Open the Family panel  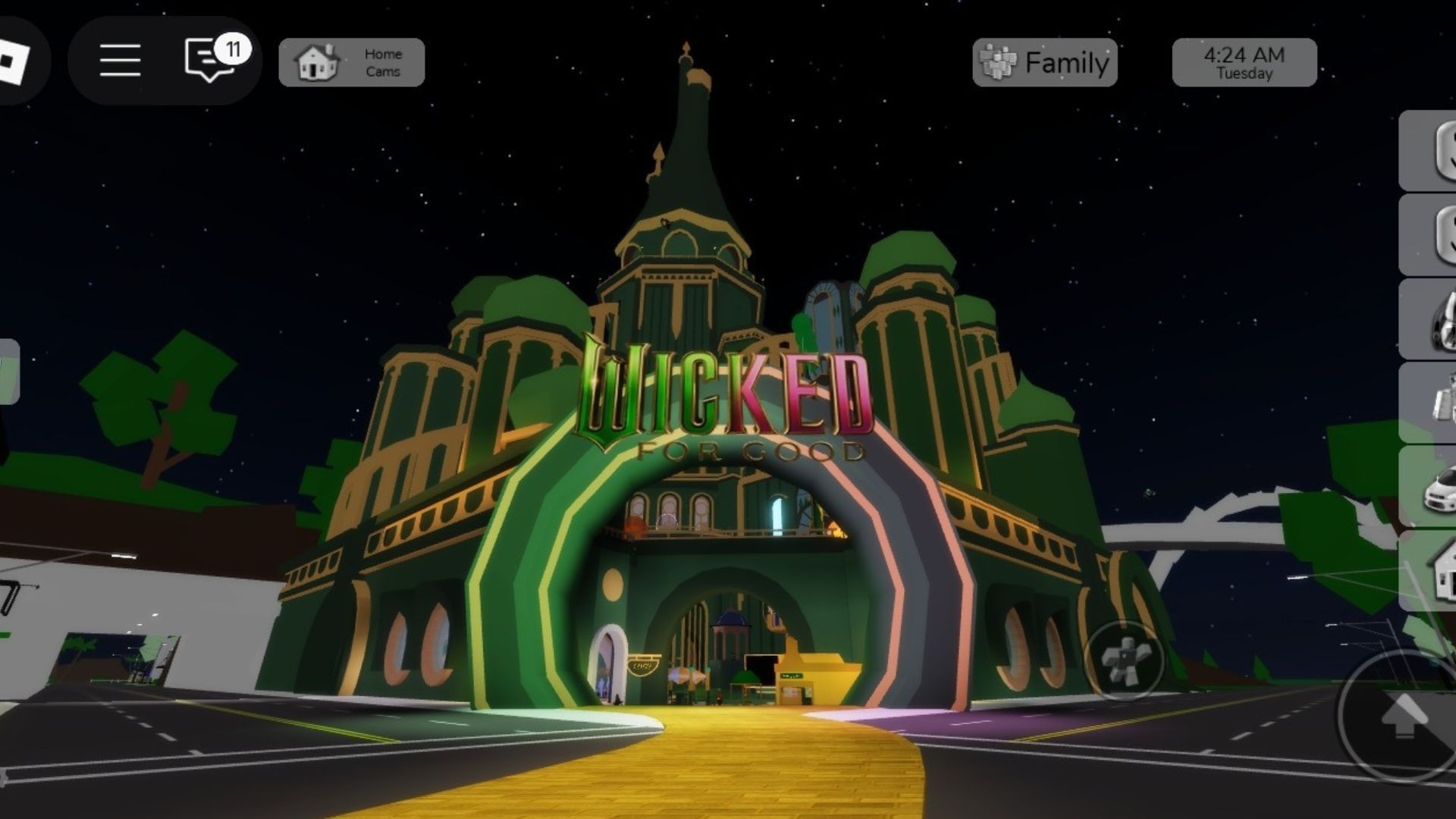tap(1044, 61)
